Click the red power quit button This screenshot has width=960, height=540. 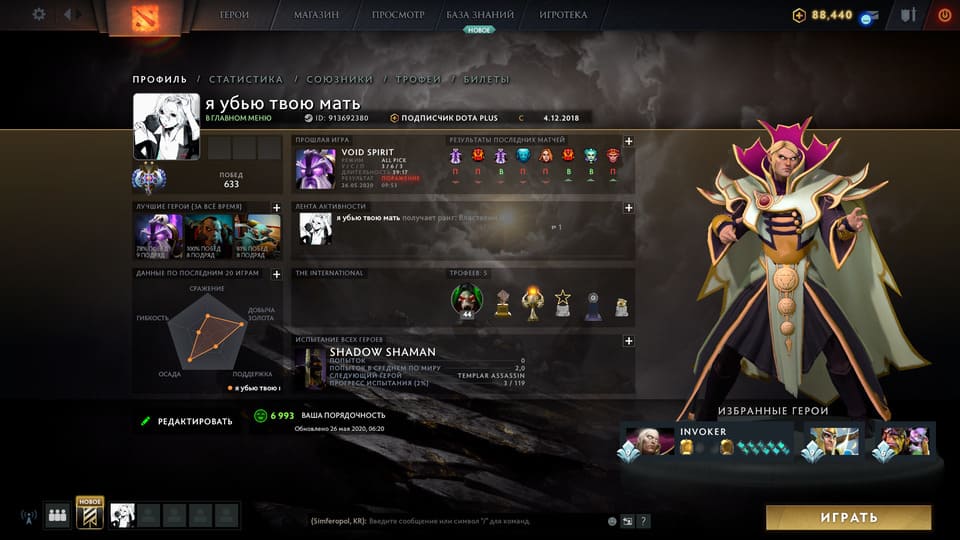click(944, 15)
